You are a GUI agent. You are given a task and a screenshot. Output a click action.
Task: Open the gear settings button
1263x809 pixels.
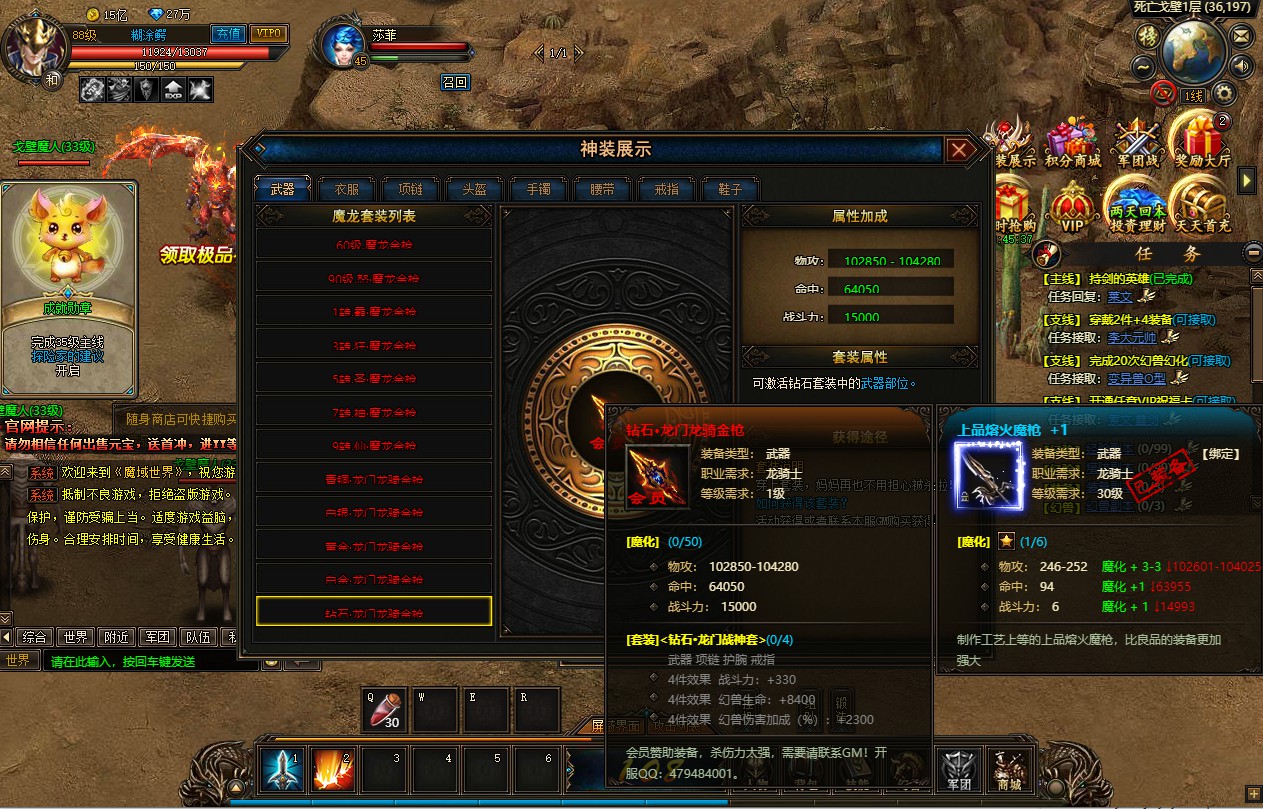tap(1224, 94)
